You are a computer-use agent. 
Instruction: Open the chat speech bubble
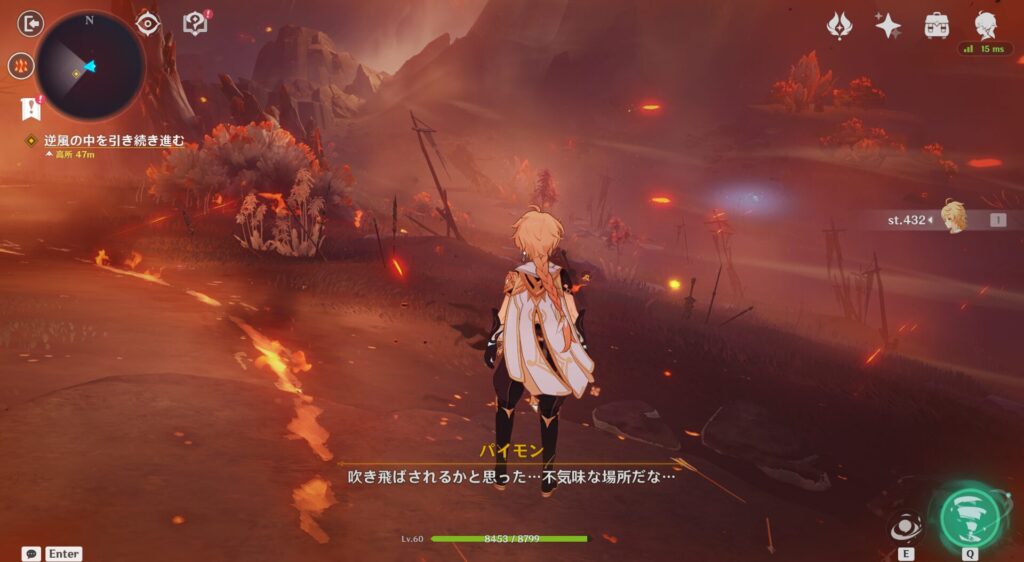click(x=31, y=553)
